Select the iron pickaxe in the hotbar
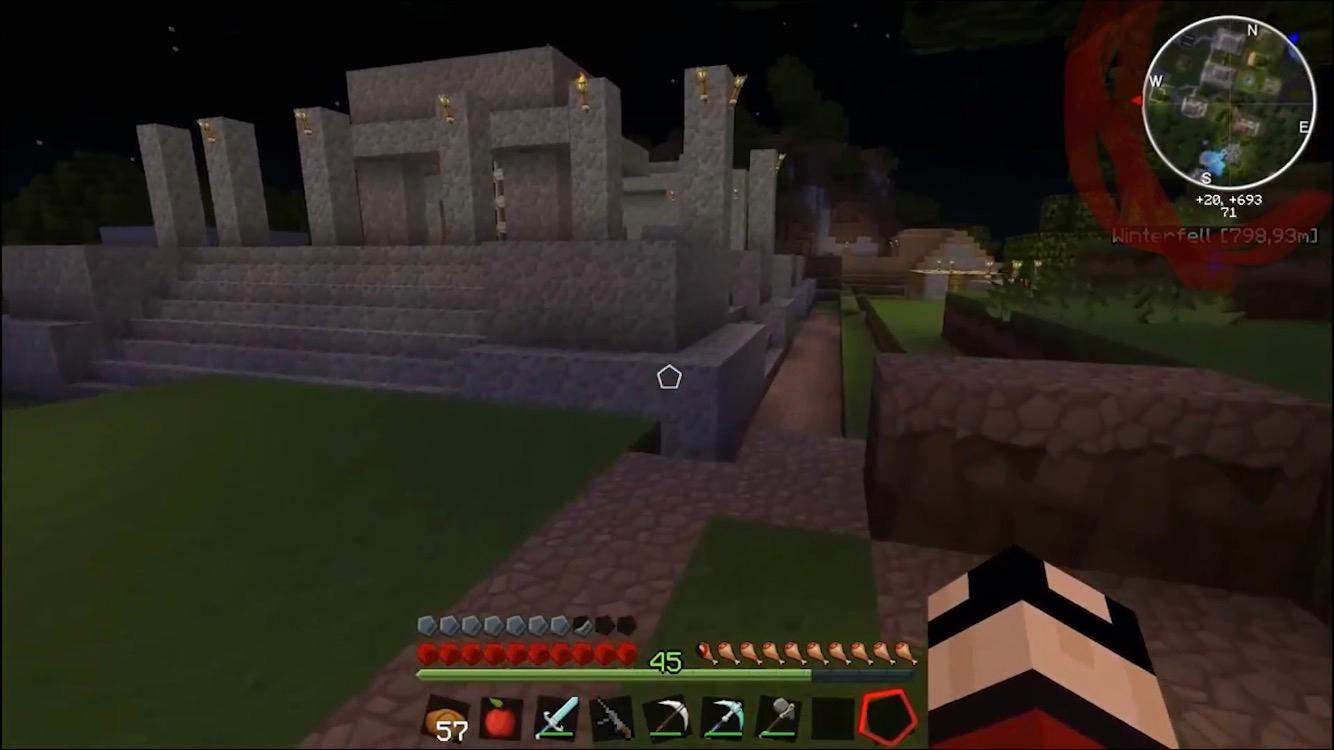Image resolution: width=1334 pixels, height=750 pixels. (666, 716)
